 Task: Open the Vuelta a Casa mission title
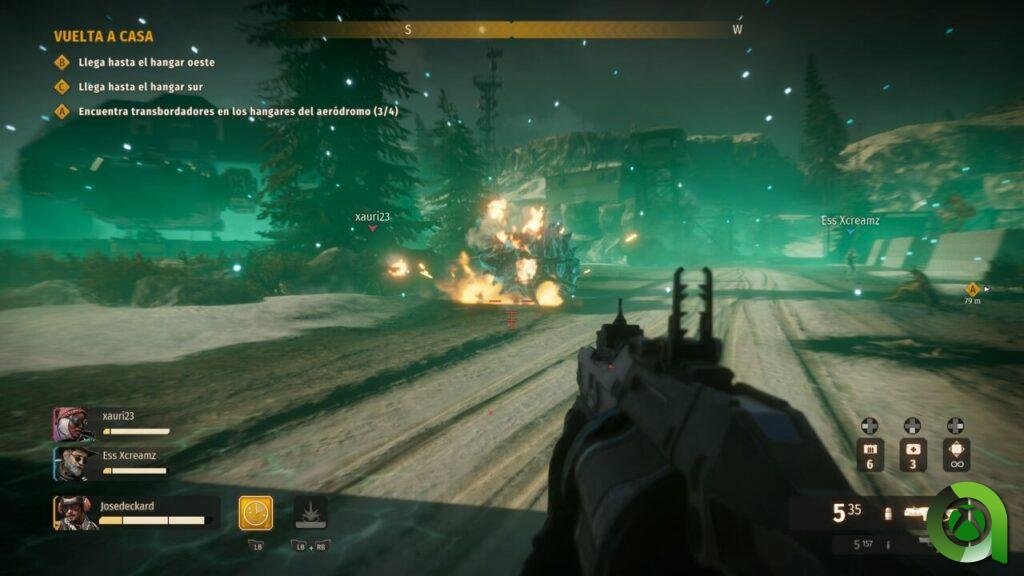click(x=103, y=36)
